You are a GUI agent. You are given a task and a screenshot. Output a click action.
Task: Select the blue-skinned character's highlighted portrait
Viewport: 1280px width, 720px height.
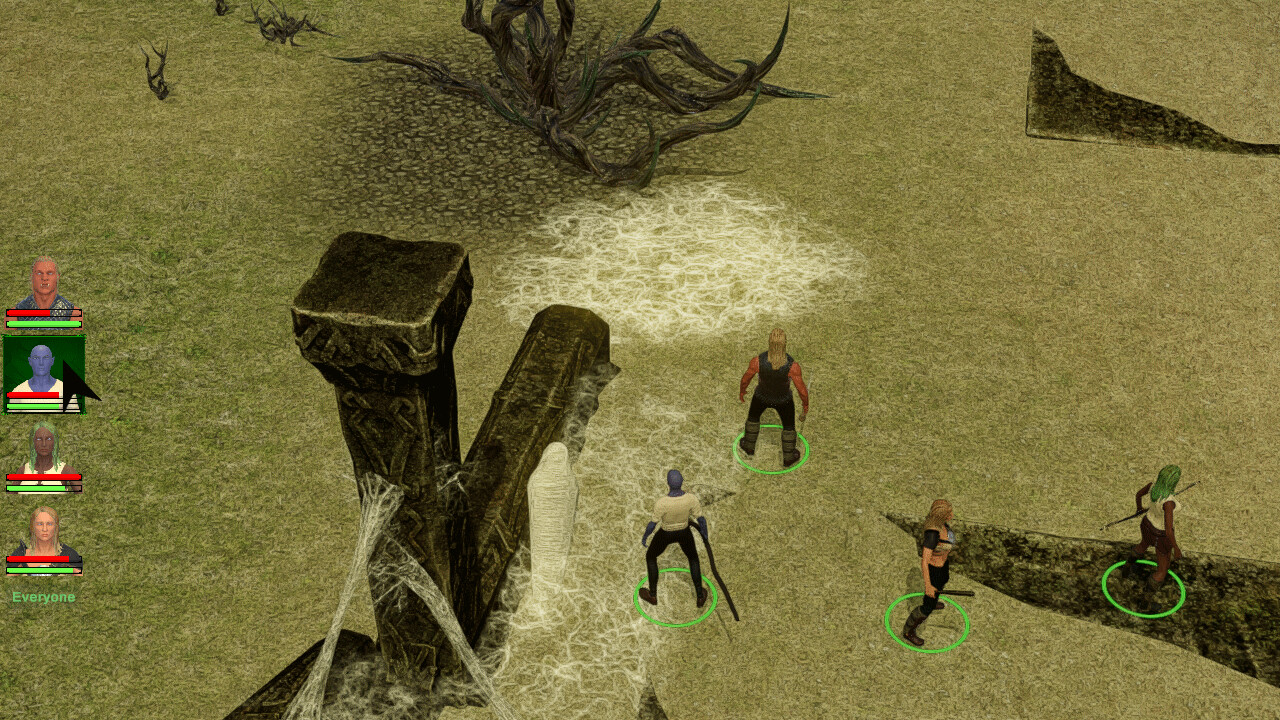point(45,375)
